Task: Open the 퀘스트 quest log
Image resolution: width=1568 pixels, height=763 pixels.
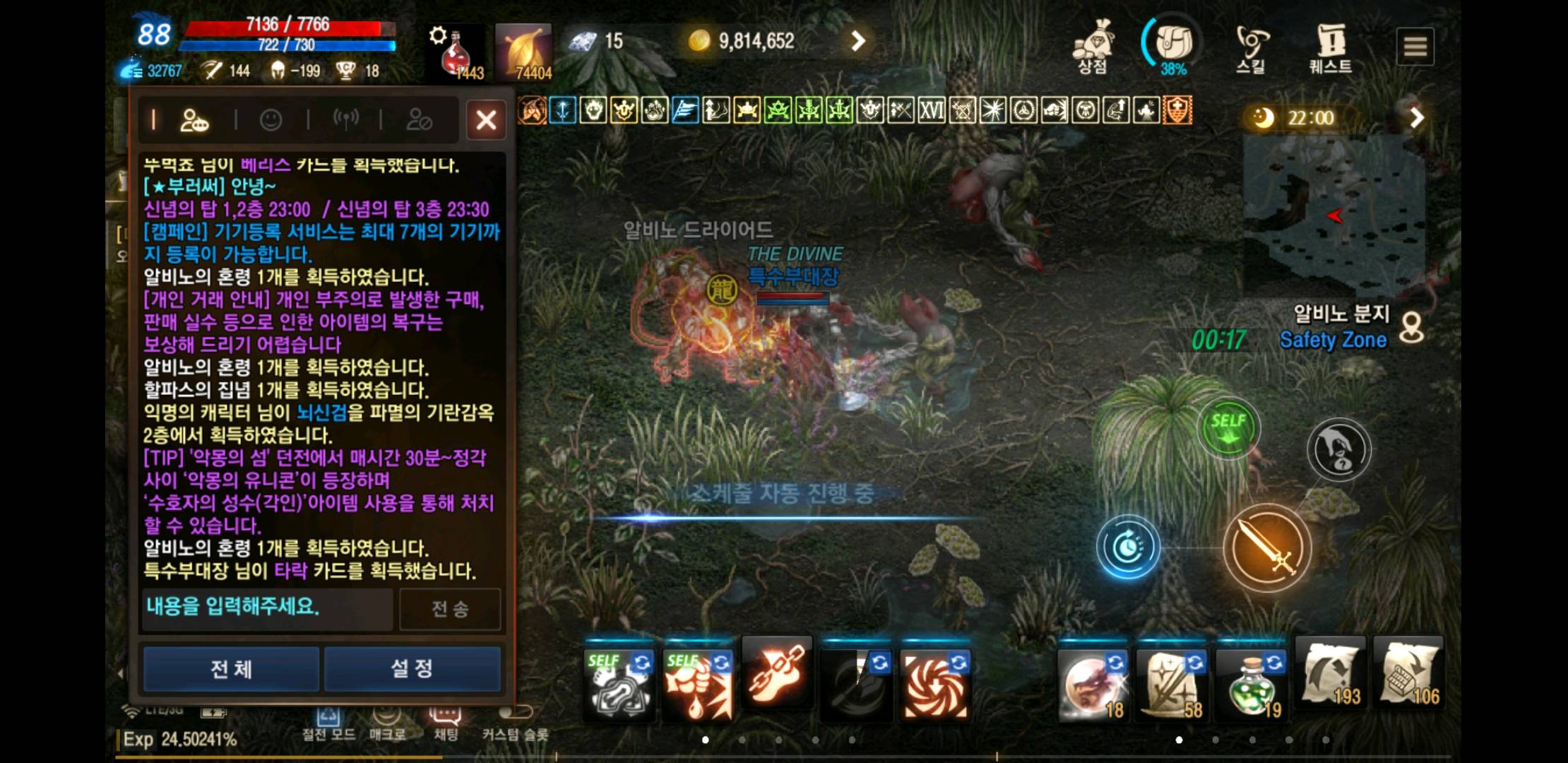Action: [x=1330, y=48]
